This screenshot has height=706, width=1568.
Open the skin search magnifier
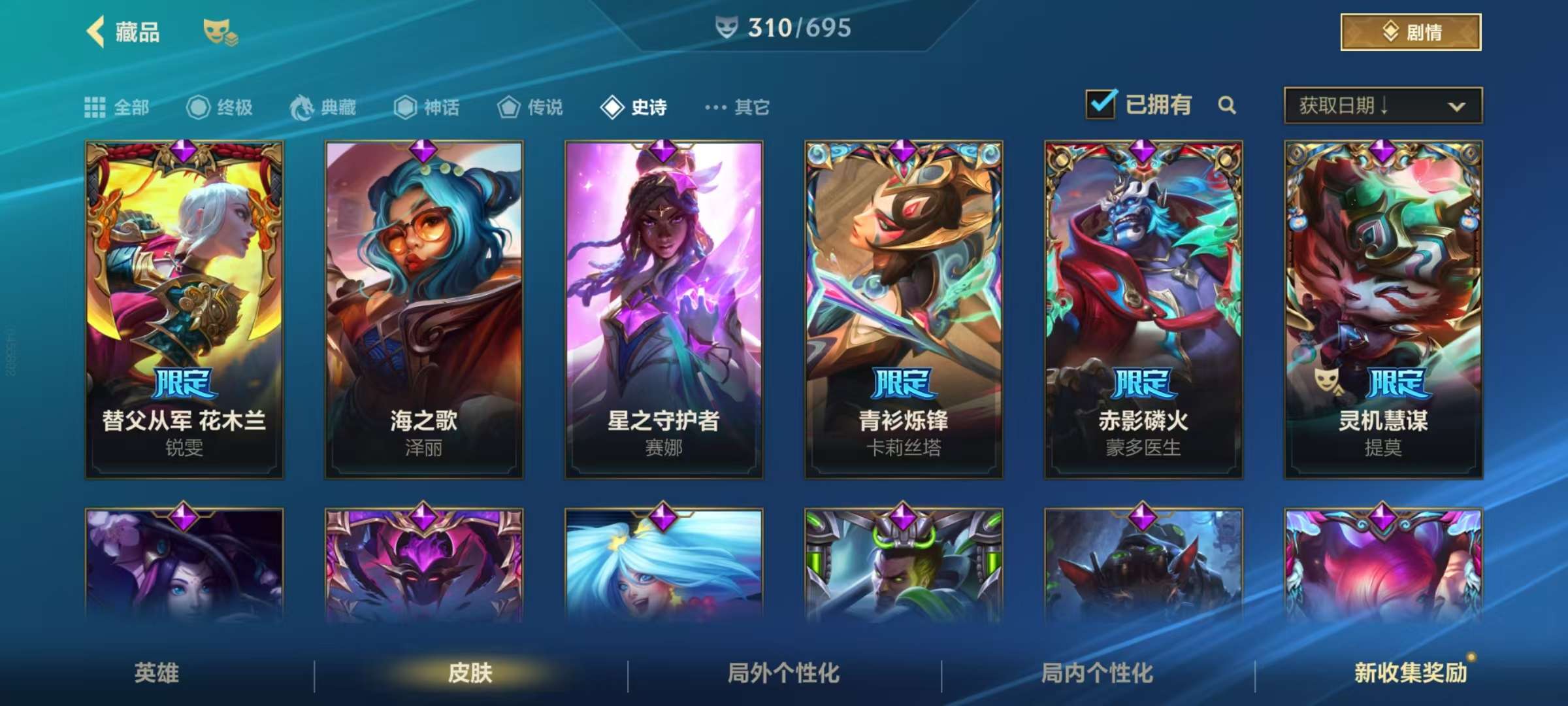1227,105
